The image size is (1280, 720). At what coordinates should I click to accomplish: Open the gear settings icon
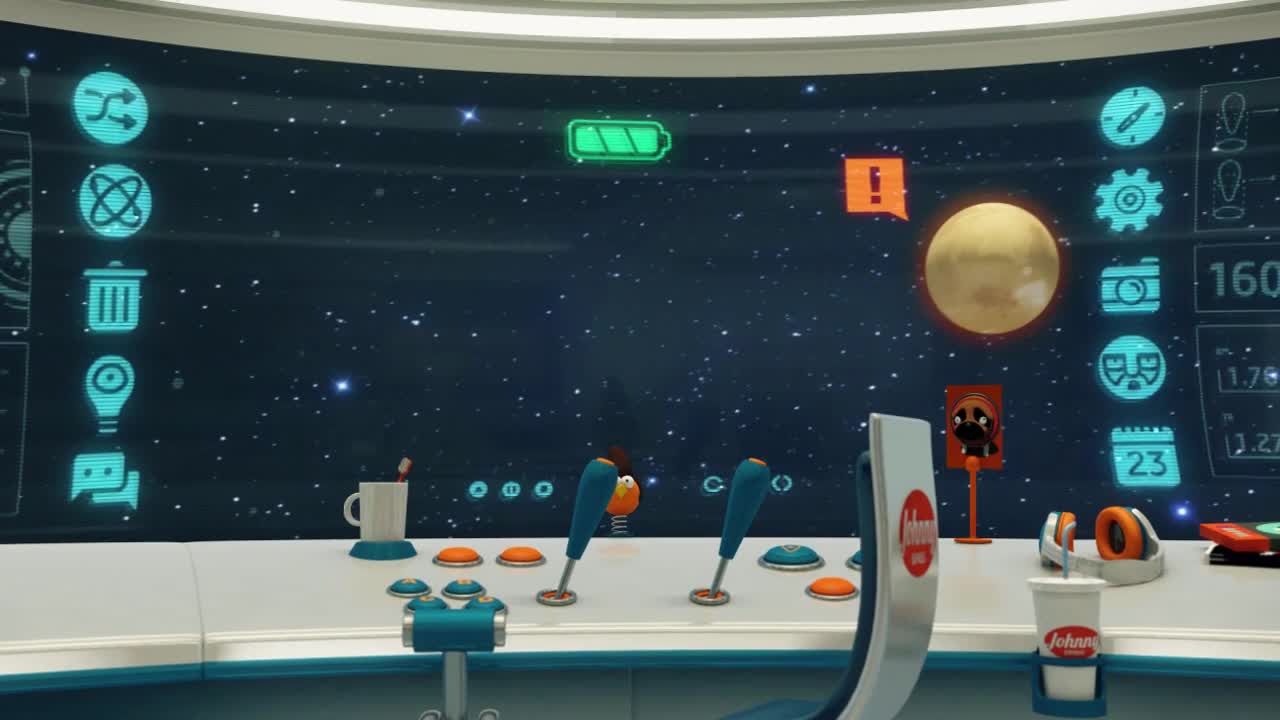coord(1129,200)
